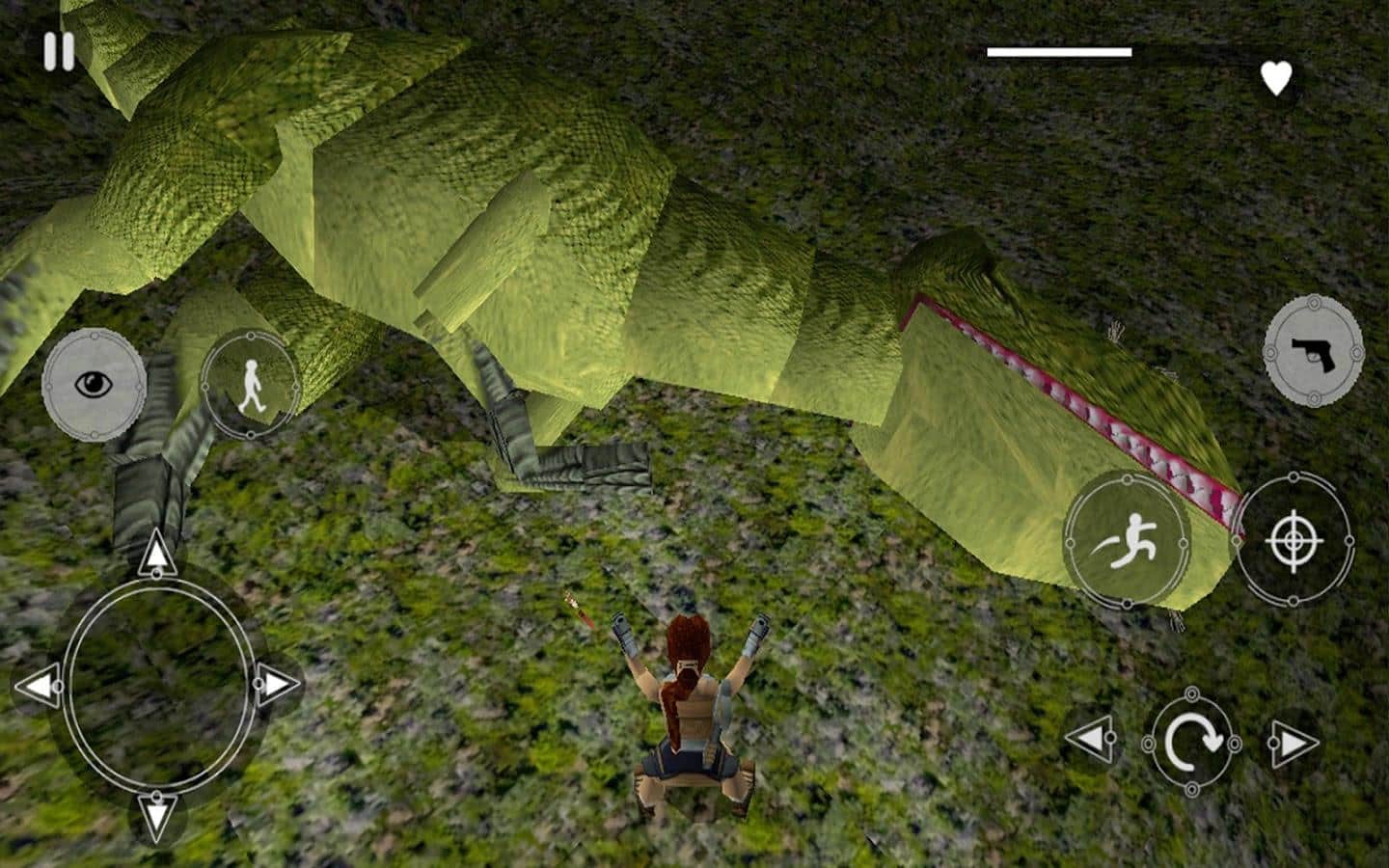This screenshot has height=868, width=1389.
Task: Turn left with the d-pad left arrow
Action: [38, 687]
